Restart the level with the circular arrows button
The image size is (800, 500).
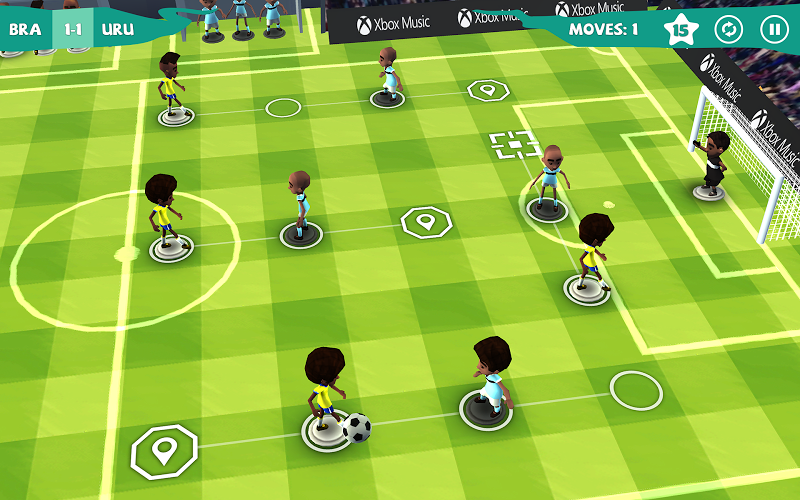729,29
